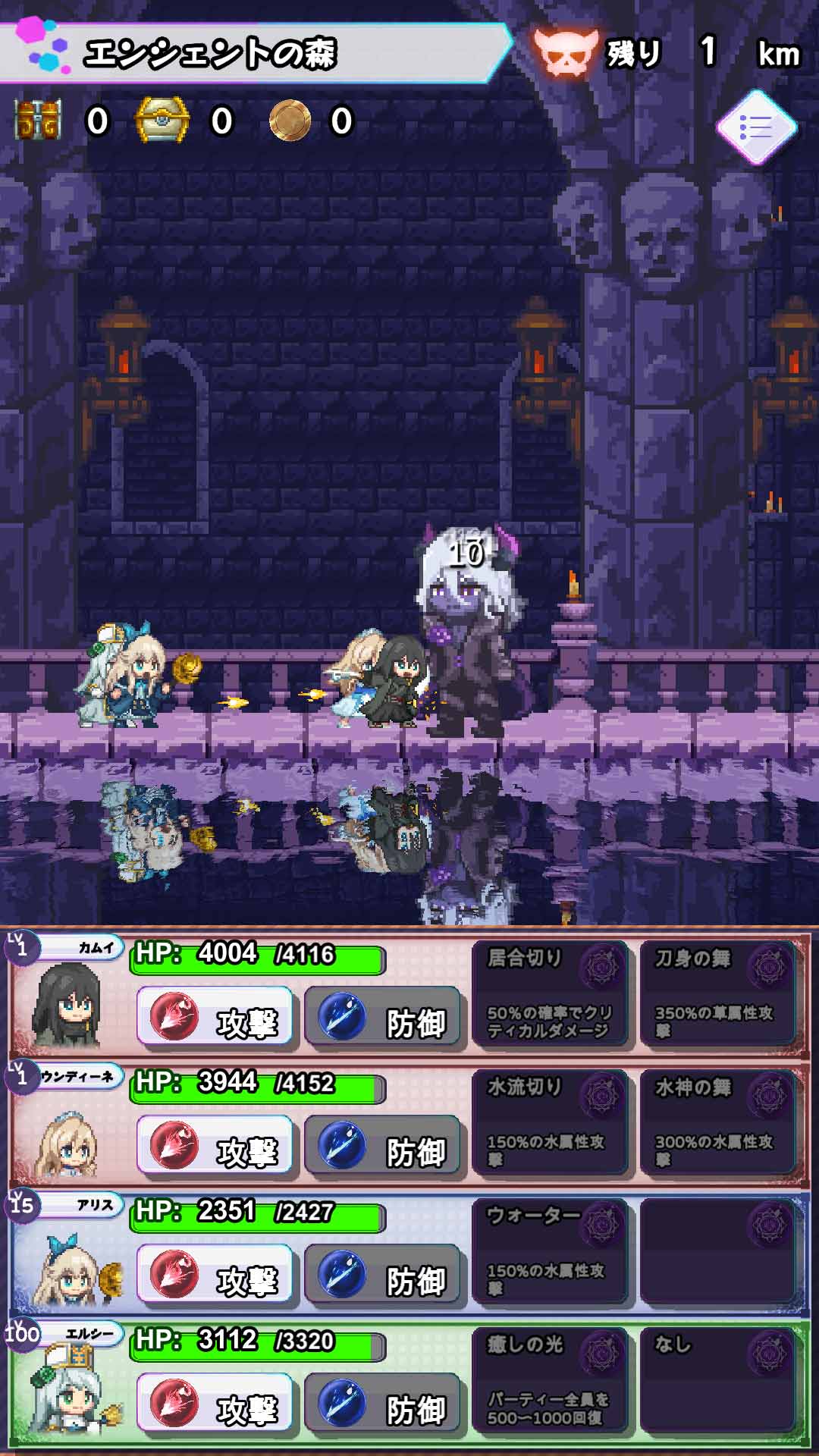Select 攻撃 for アリス

[x=215, y=1277]
